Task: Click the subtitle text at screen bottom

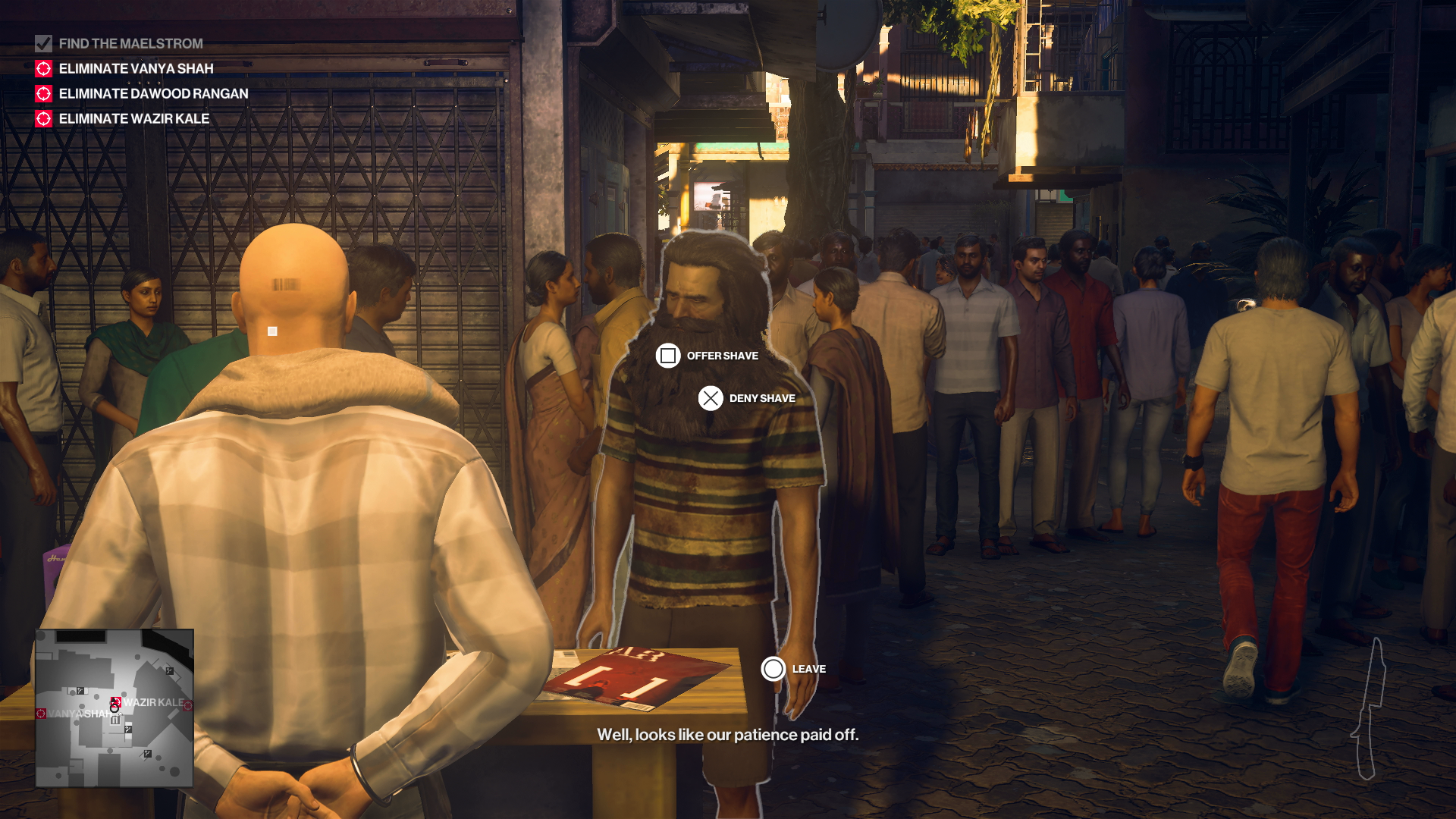Action: (729, 734)
